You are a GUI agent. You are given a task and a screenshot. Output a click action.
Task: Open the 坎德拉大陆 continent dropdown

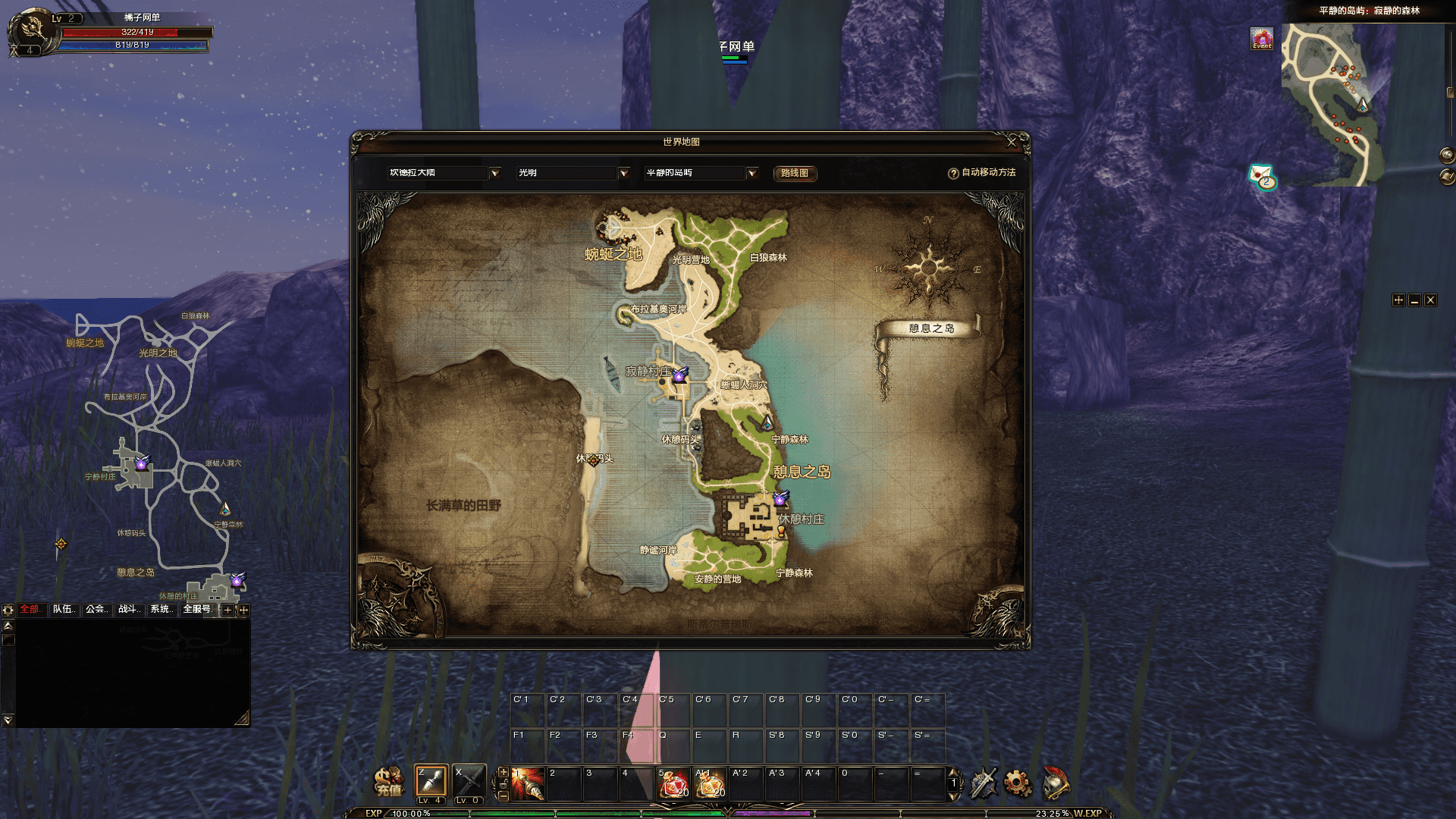[x=494, y=173]
